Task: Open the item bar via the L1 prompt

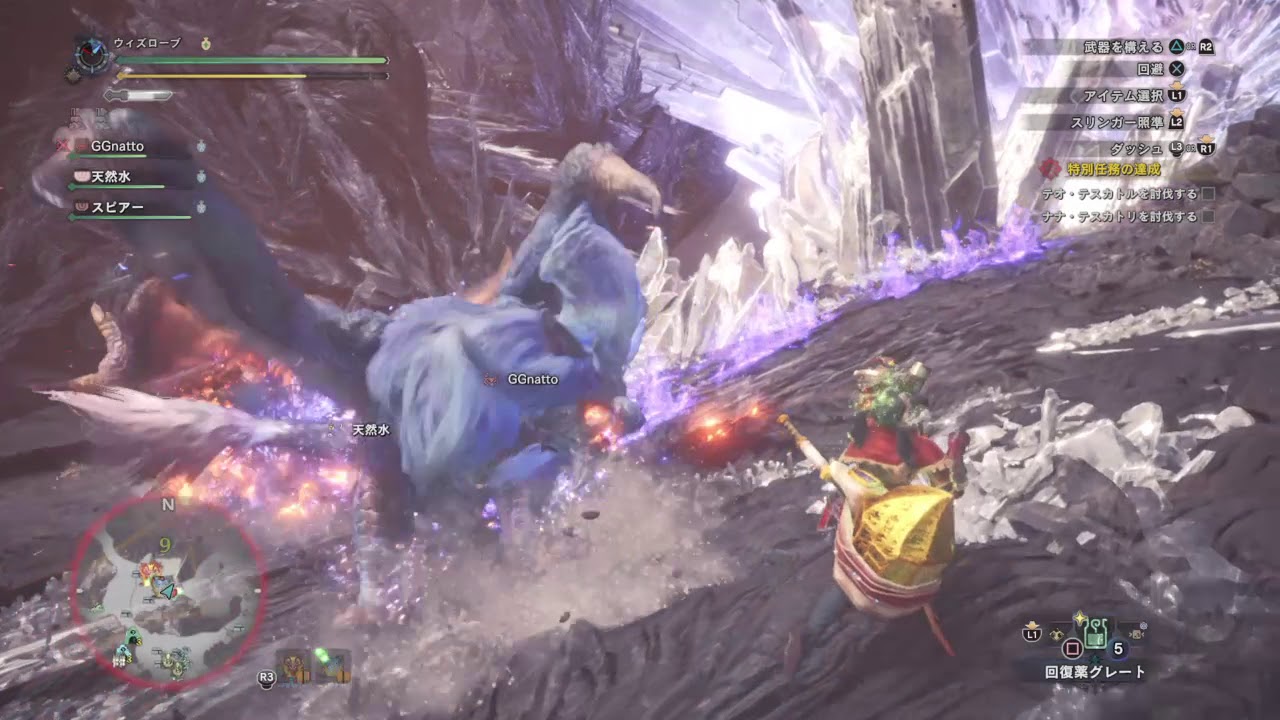Action: tap(1032, 633)
